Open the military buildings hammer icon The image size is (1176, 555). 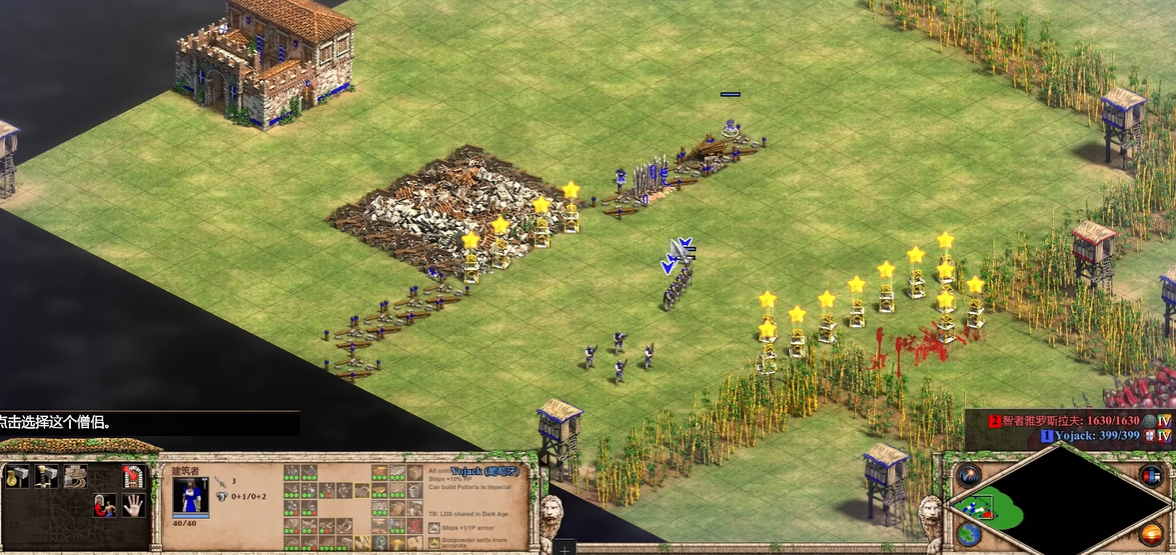45,477
